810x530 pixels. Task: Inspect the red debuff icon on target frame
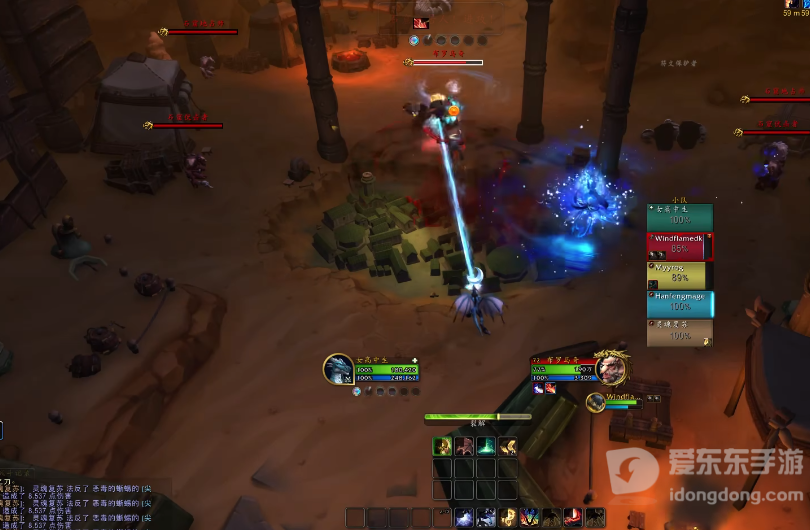pos(549,388)
